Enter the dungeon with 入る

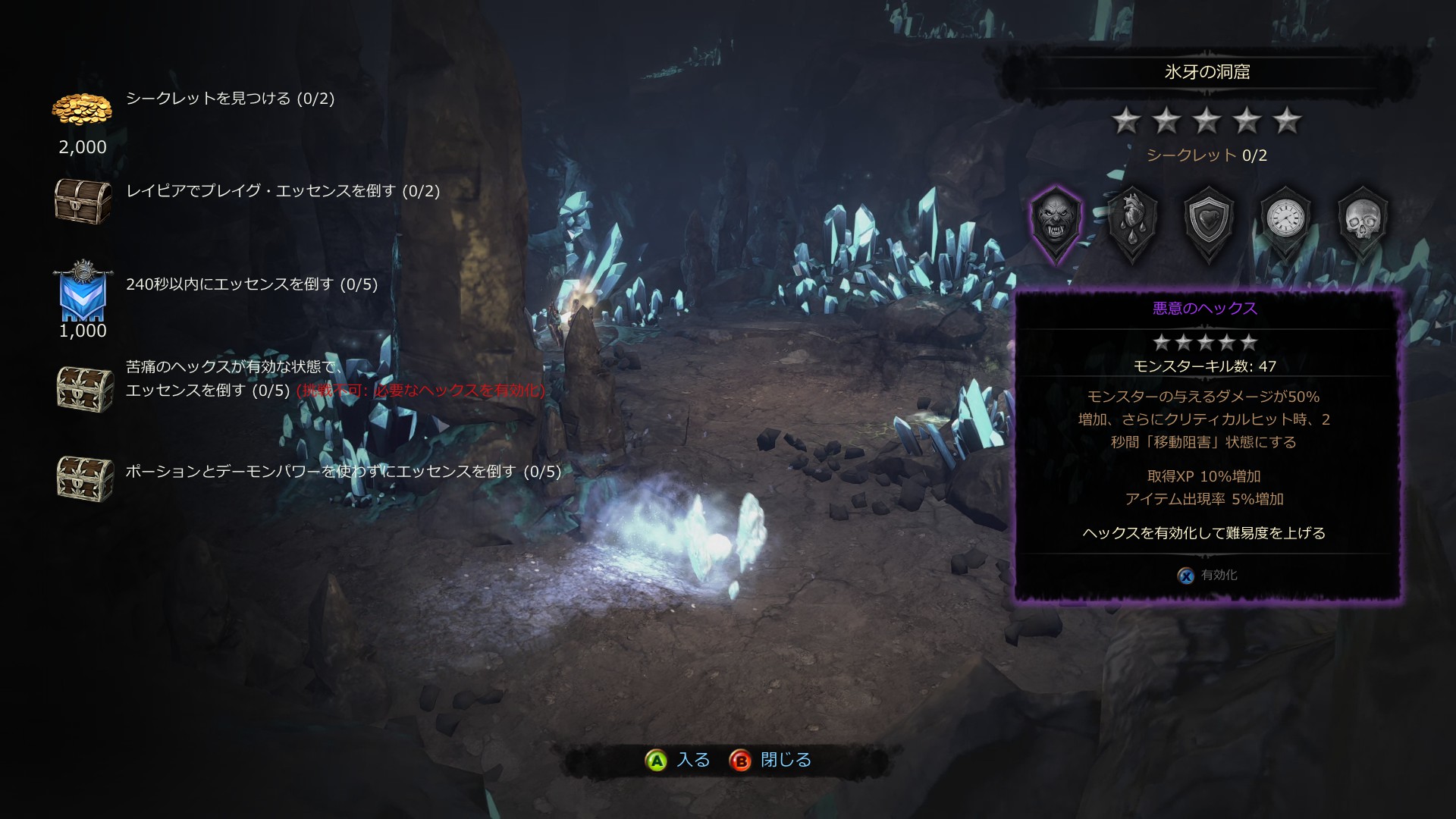pos(677,760)
